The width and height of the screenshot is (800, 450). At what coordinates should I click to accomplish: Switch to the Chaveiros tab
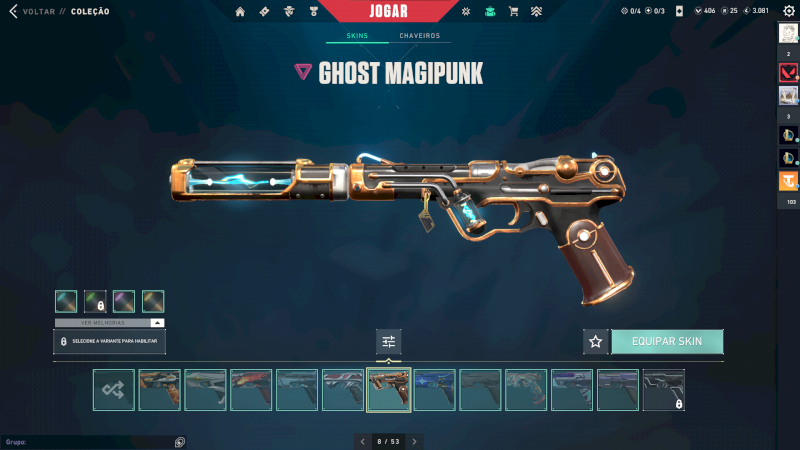[419, 36]
